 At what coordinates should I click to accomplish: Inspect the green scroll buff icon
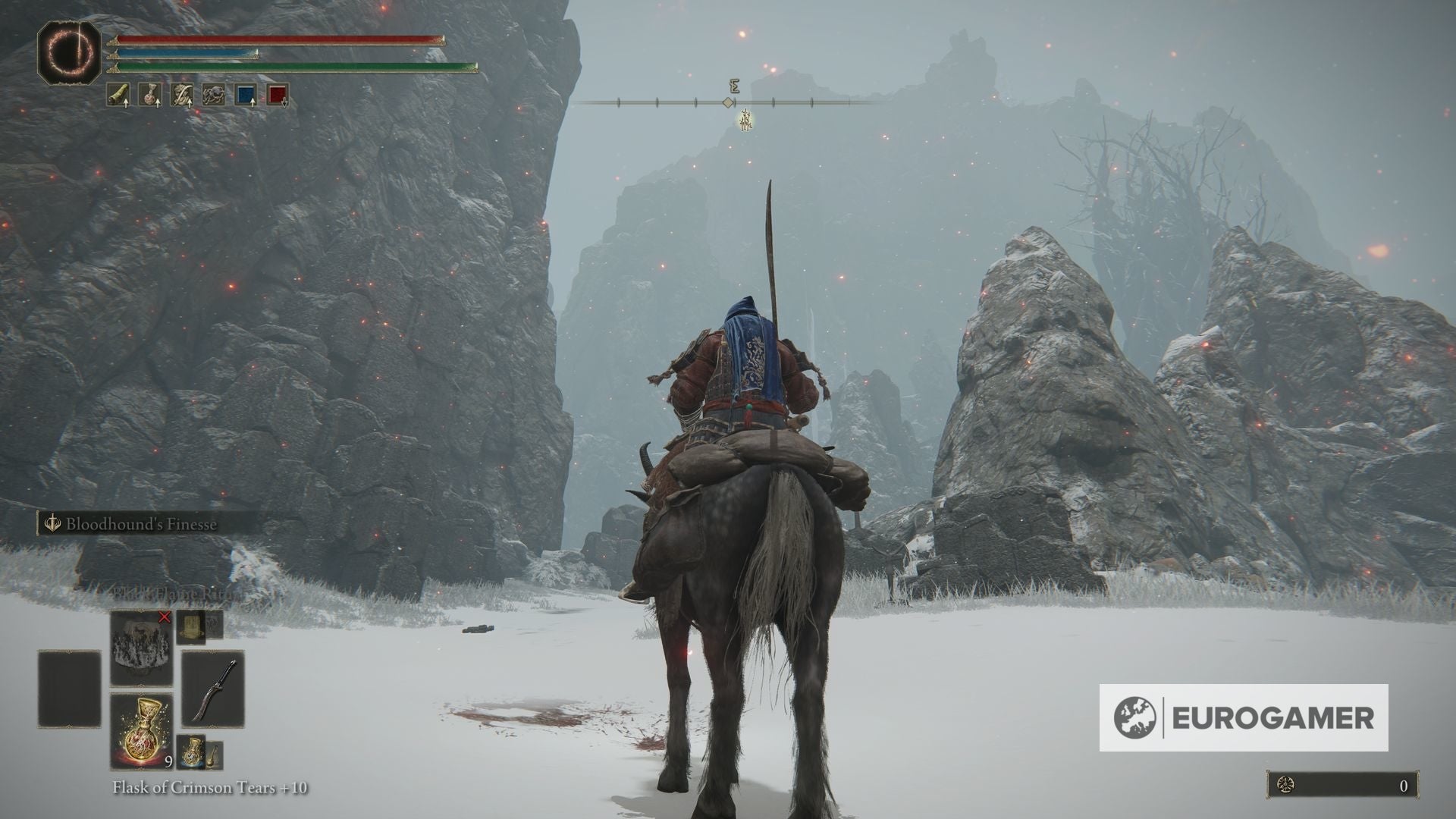click(x=118, y=95)
